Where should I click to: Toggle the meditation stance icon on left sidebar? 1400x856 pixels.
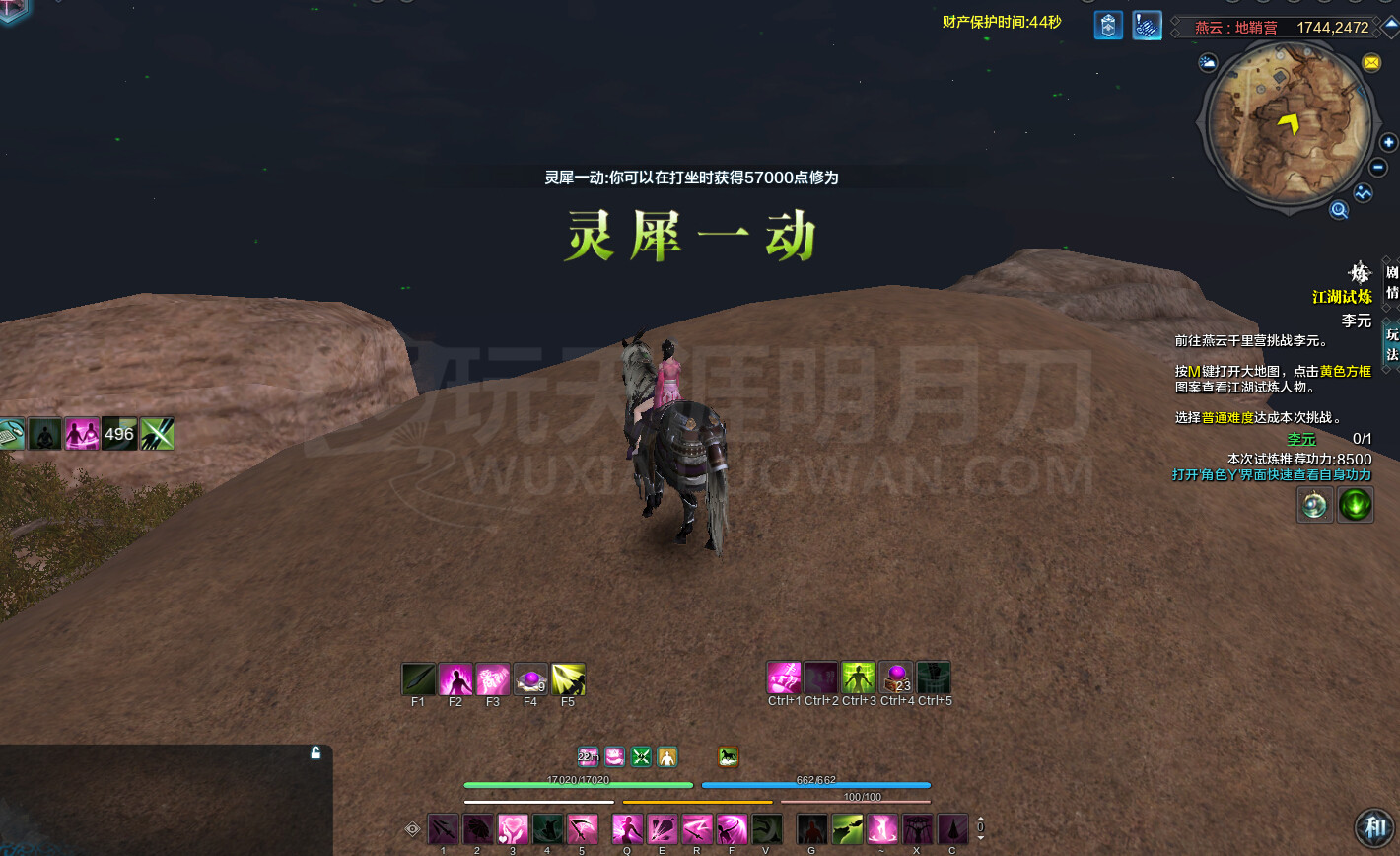pyautogui.click(x=44, y=433)
